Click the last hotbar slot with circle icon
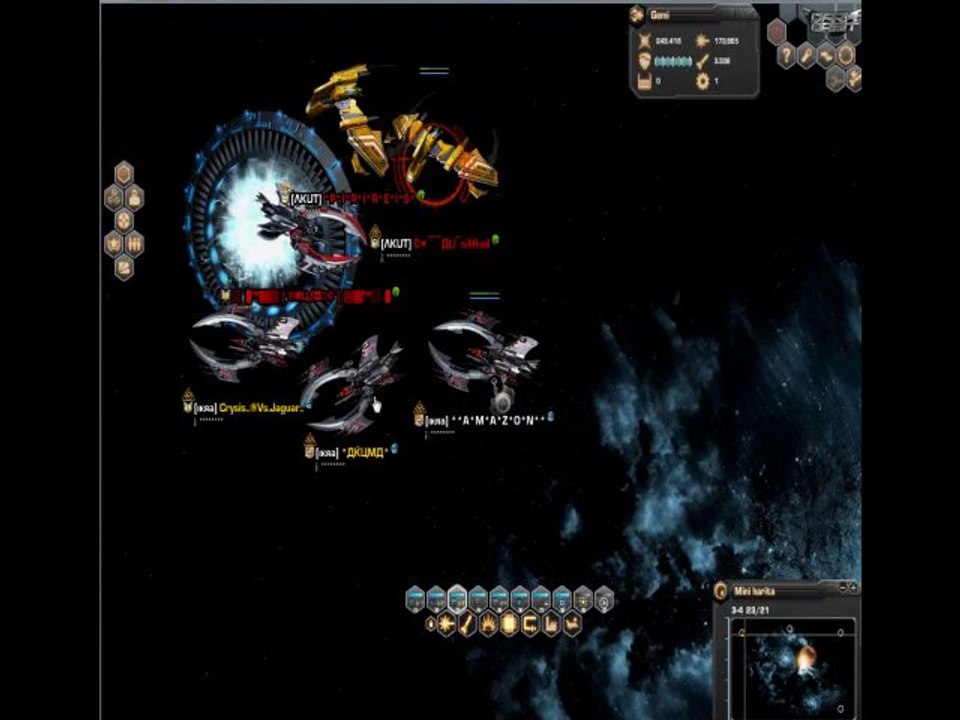The height and width of the screenshot is (720, 960). point(603,599)
